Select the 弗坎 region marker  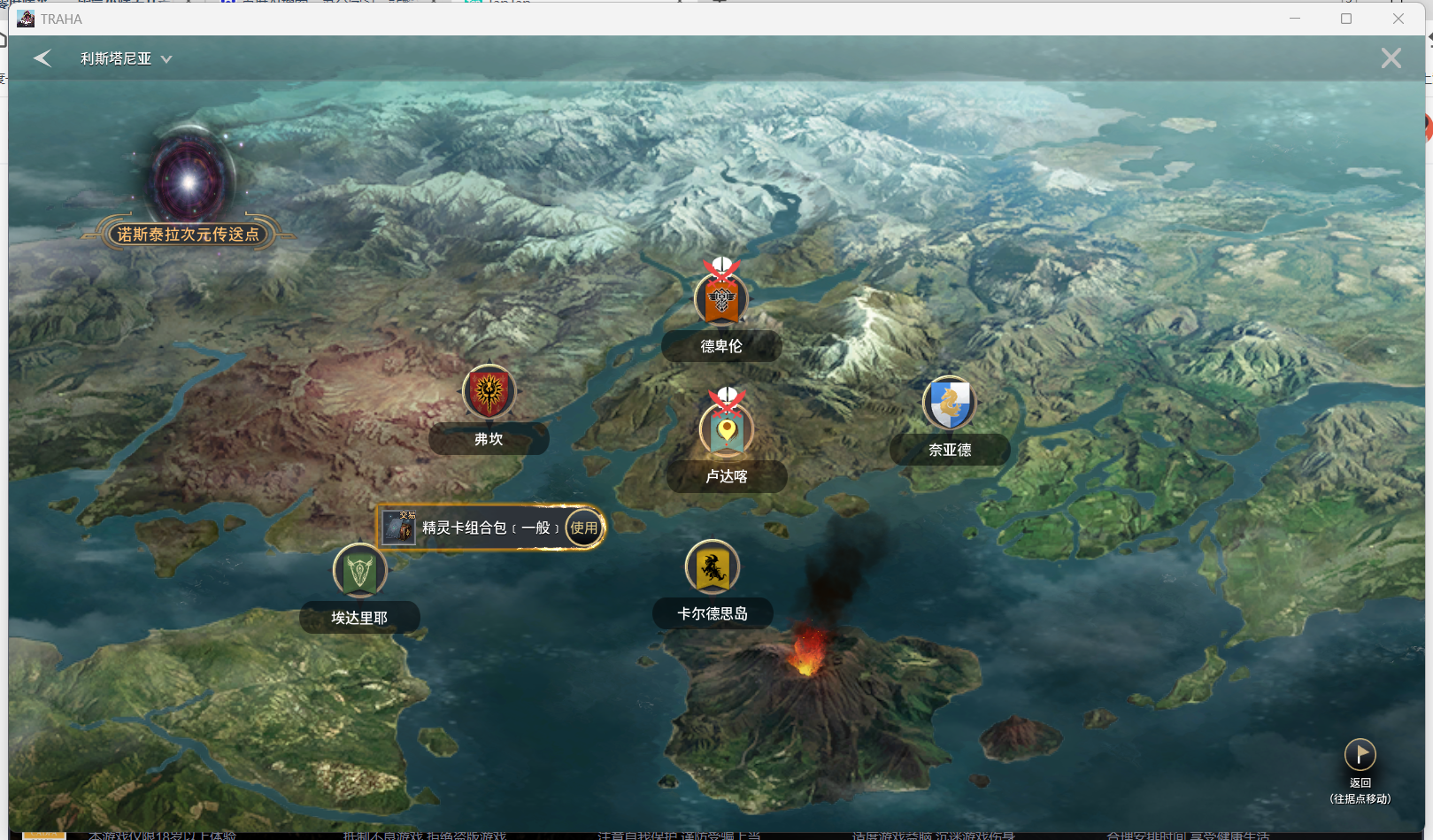[x=489, y=392]
